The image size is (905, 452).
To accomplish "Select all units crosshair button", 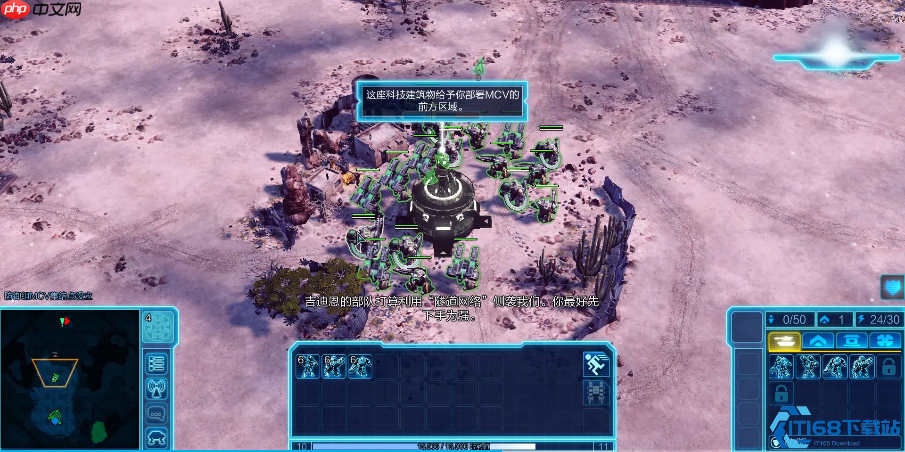I will point(160,324).
